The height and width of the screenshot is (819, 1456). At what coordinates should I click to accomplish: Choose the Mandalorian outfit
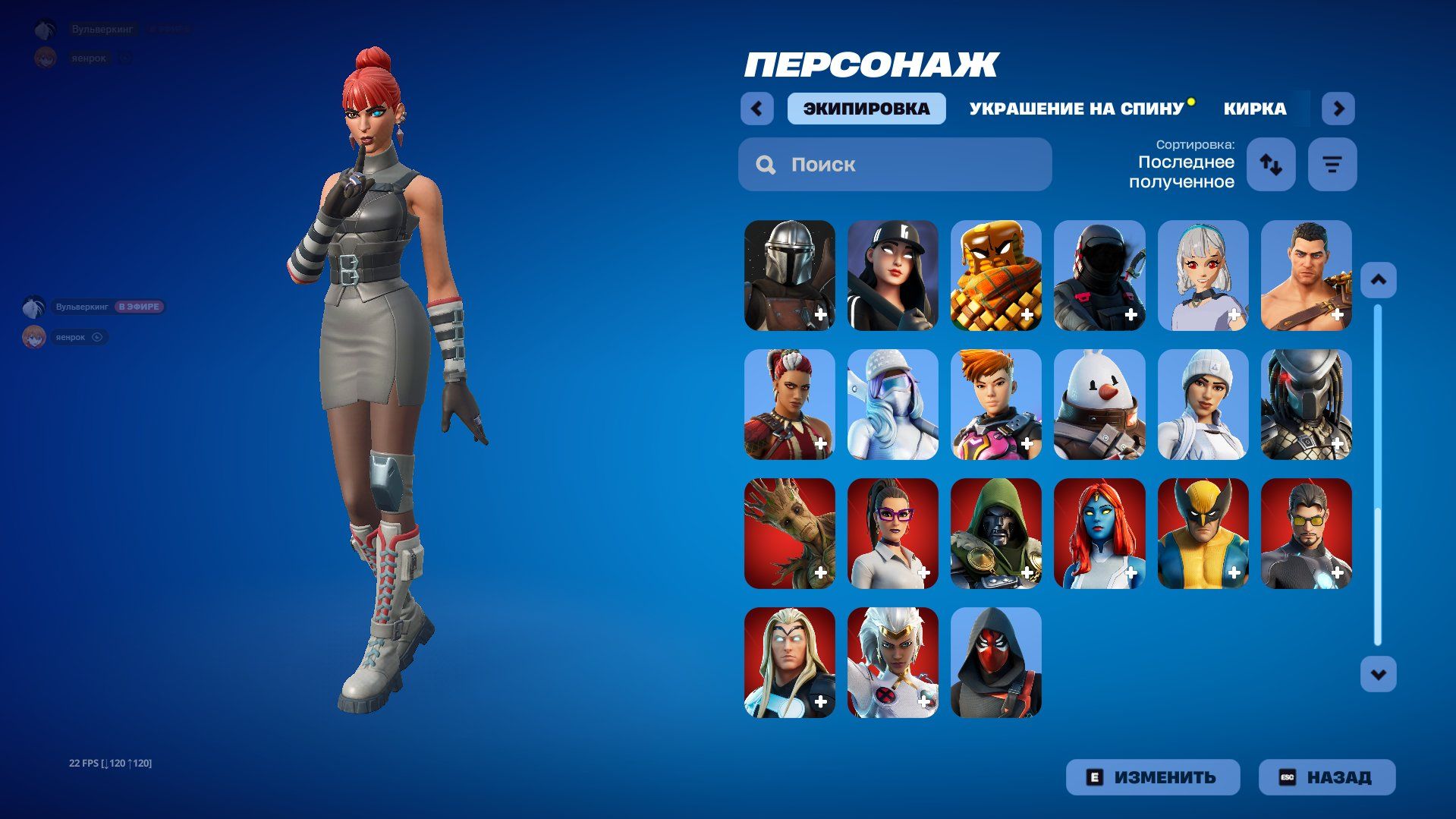[x=789, y=275]
